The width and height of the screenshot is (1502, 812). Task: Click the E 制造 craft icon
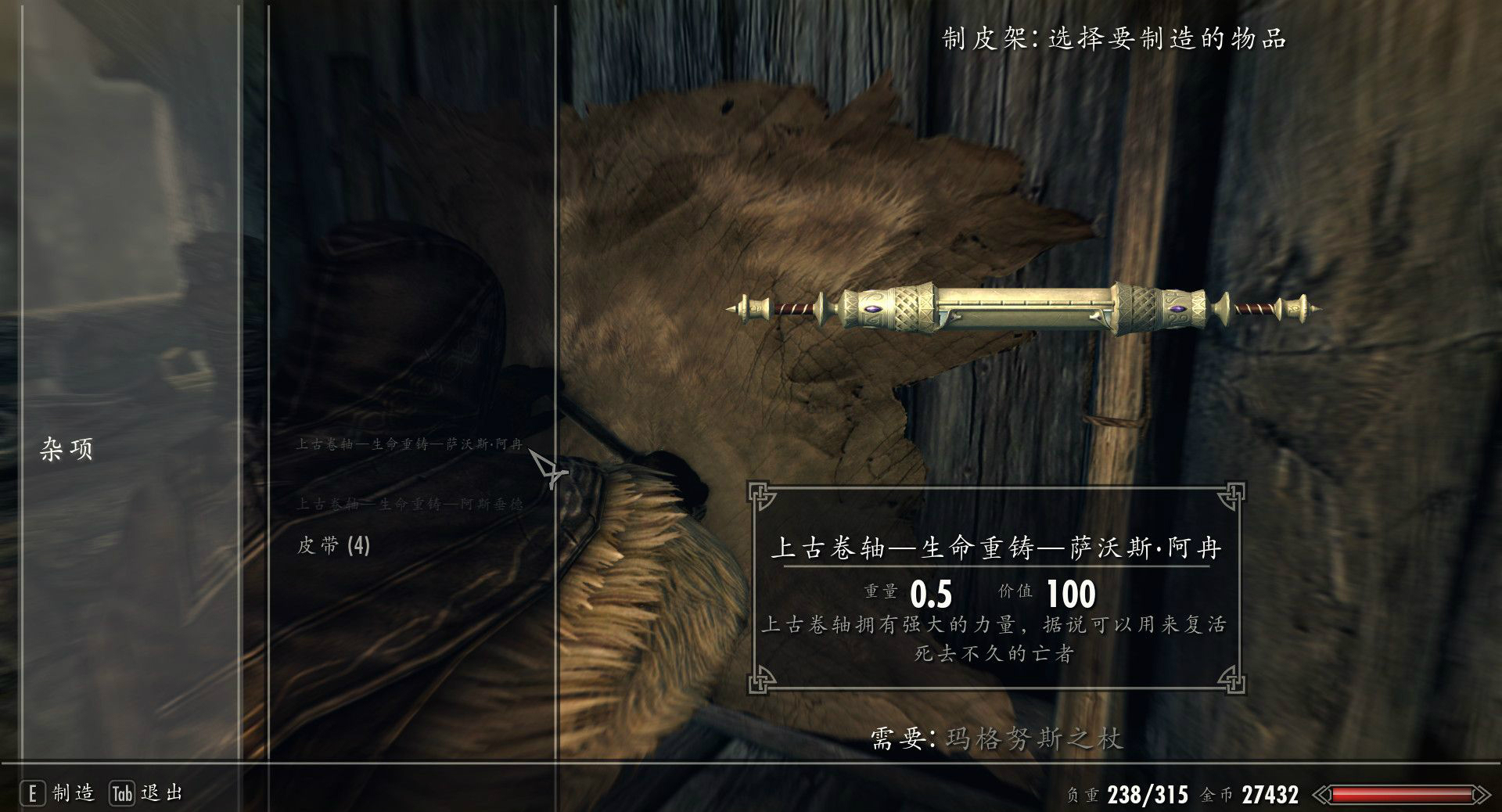[59, 793]
